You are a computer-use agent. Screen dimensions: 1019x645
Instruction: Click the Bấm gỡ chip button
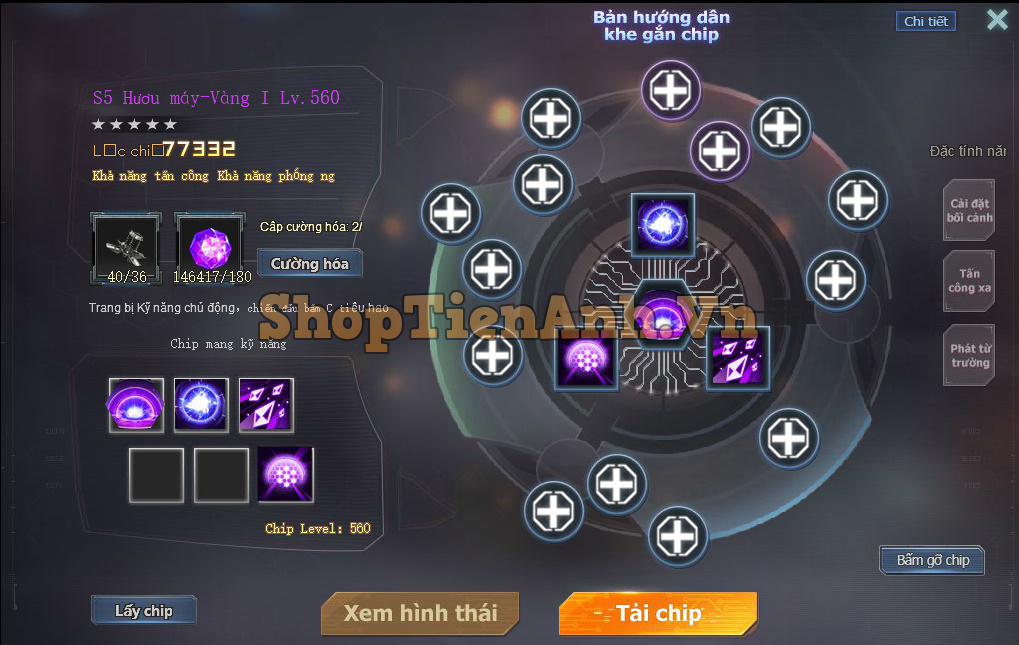click(x=932, y=560)
